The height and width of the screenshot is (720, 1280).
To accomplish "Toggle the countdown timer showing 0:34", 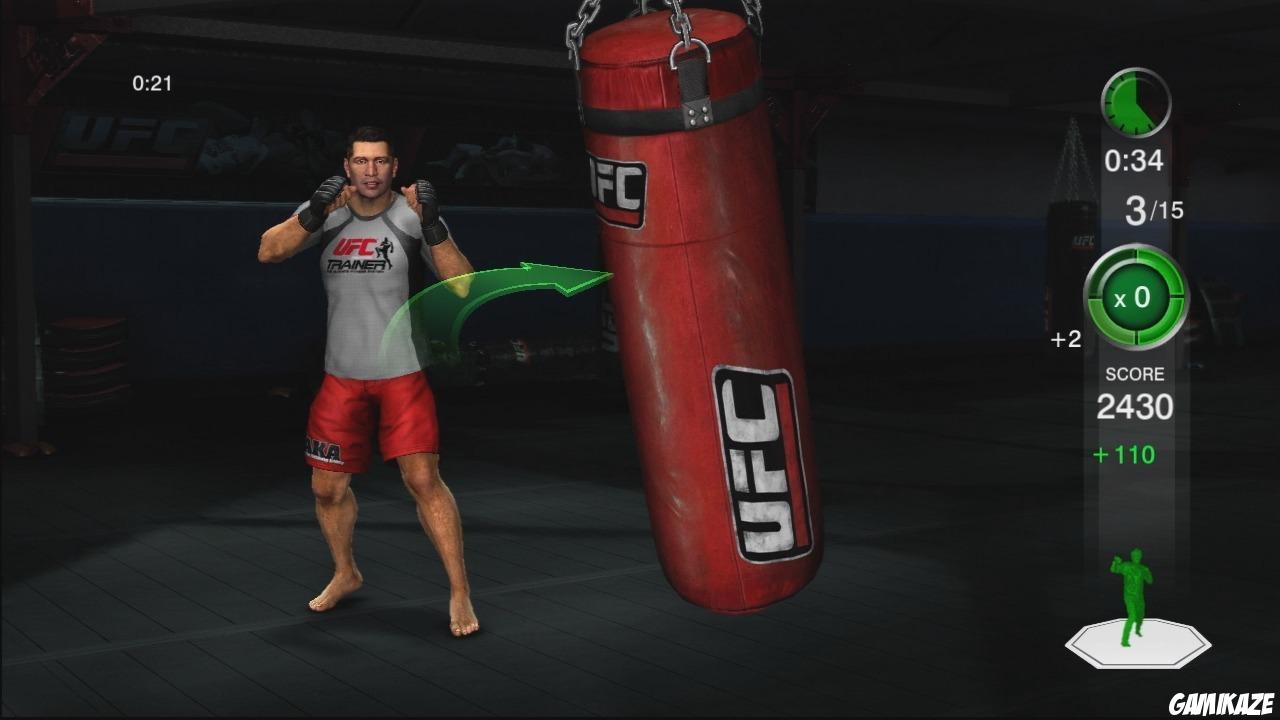I will point(1136,158).
